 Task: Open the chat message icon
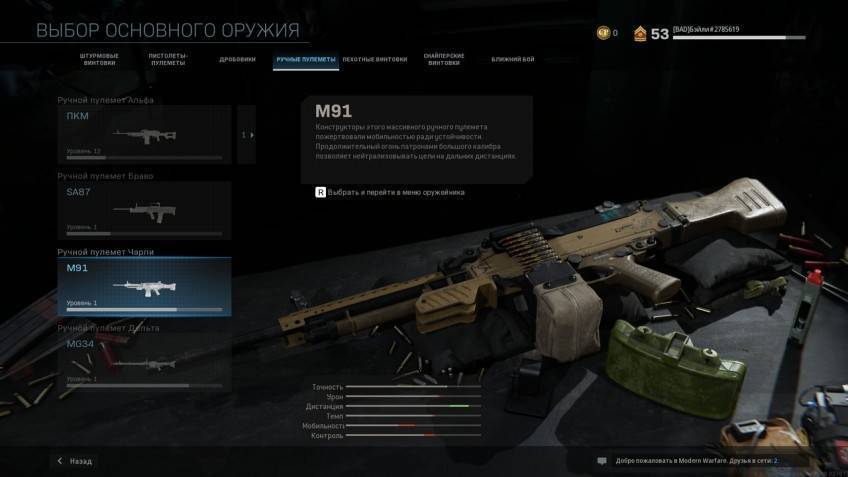602,461
